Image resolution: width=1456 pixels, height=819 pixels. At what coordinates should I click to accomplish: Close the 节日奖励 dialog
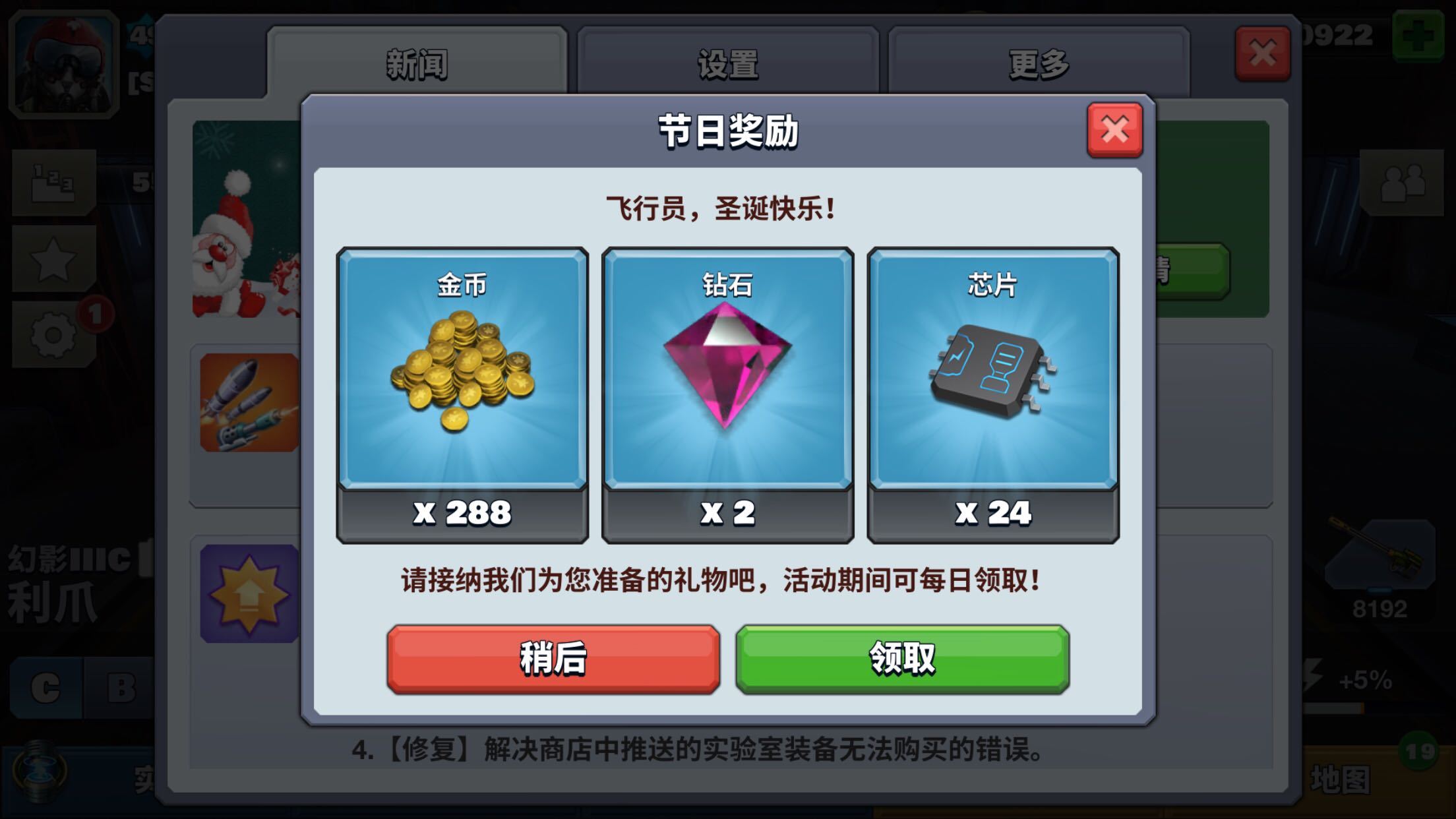pos(1114,131)
